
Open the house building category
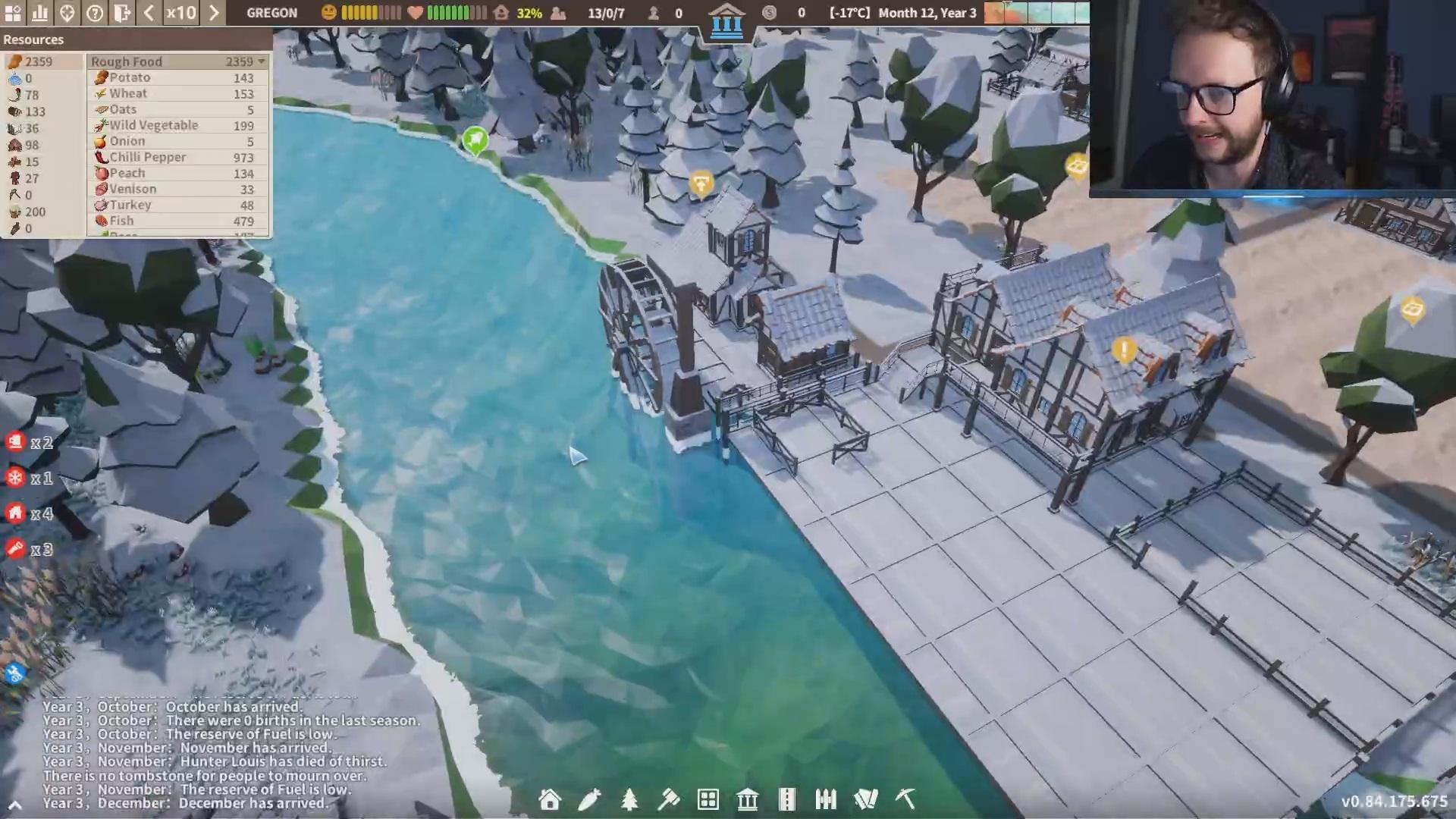tap(550, 799)
